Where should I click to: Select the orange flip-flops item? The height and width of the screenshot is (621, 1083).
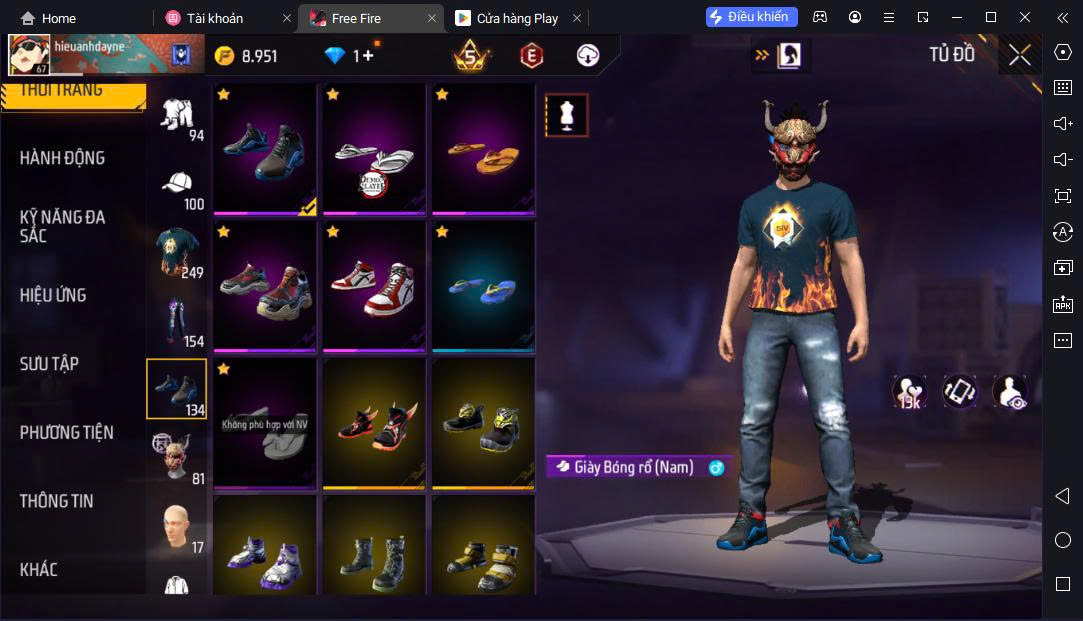pyautogui.click(x=482, y=153)
